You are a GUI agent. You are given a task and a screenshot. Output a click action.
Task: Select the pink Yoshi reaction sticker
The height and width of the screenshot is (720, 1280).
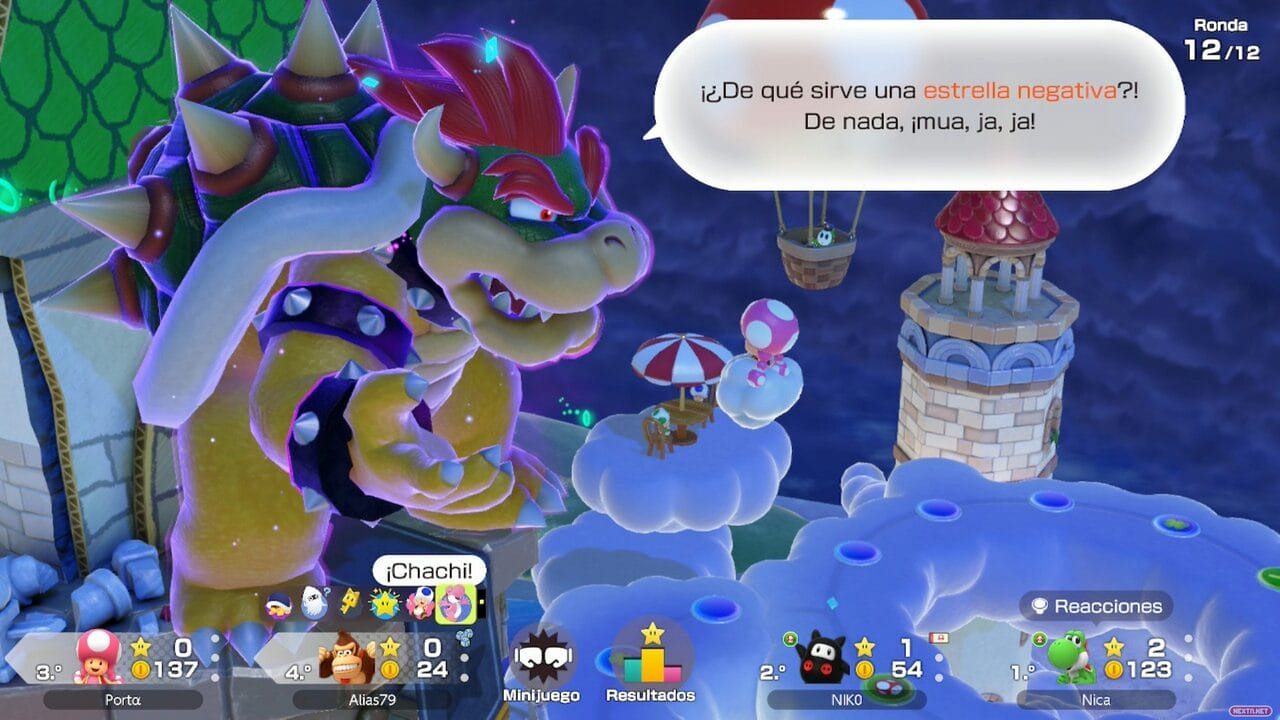point(453,602)
